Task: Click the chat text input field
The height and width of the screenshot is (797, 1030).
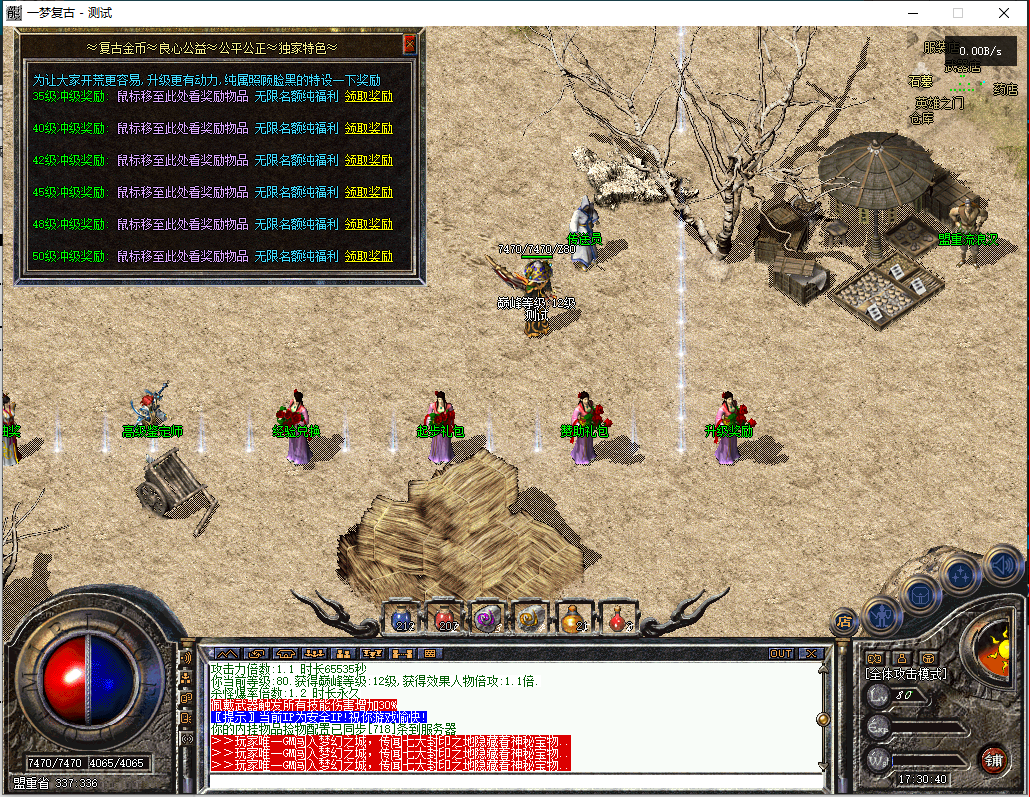Action: (x=510, y=779)
